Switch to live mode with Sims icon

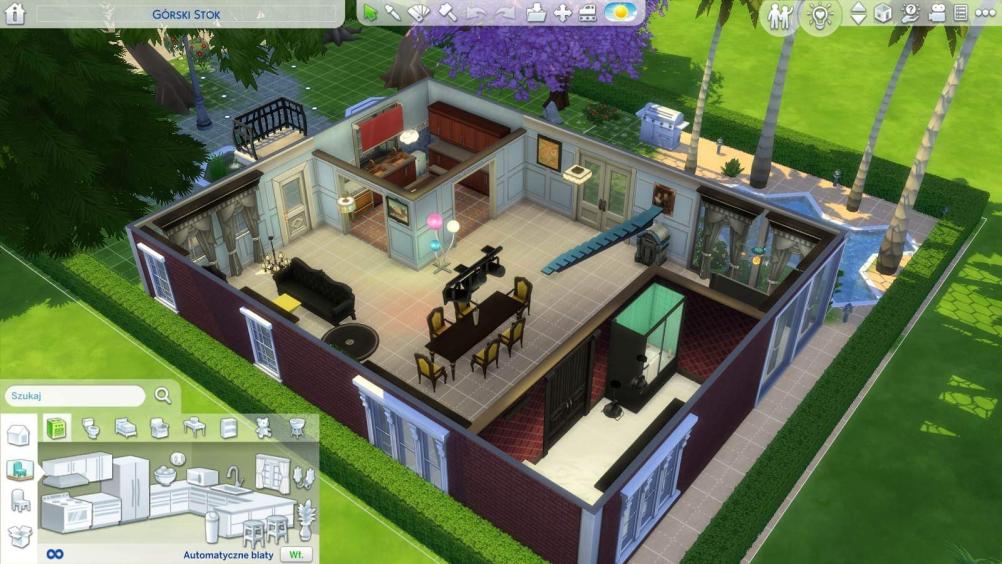pyautogui.click(x=780, y=16)
